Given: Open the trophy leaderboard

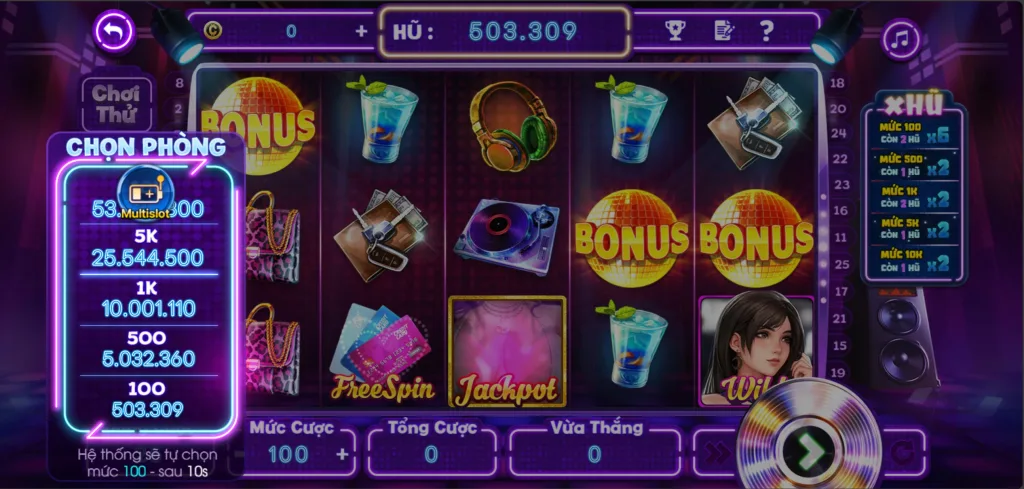Looking at the screenshot, I should [675, 31].
